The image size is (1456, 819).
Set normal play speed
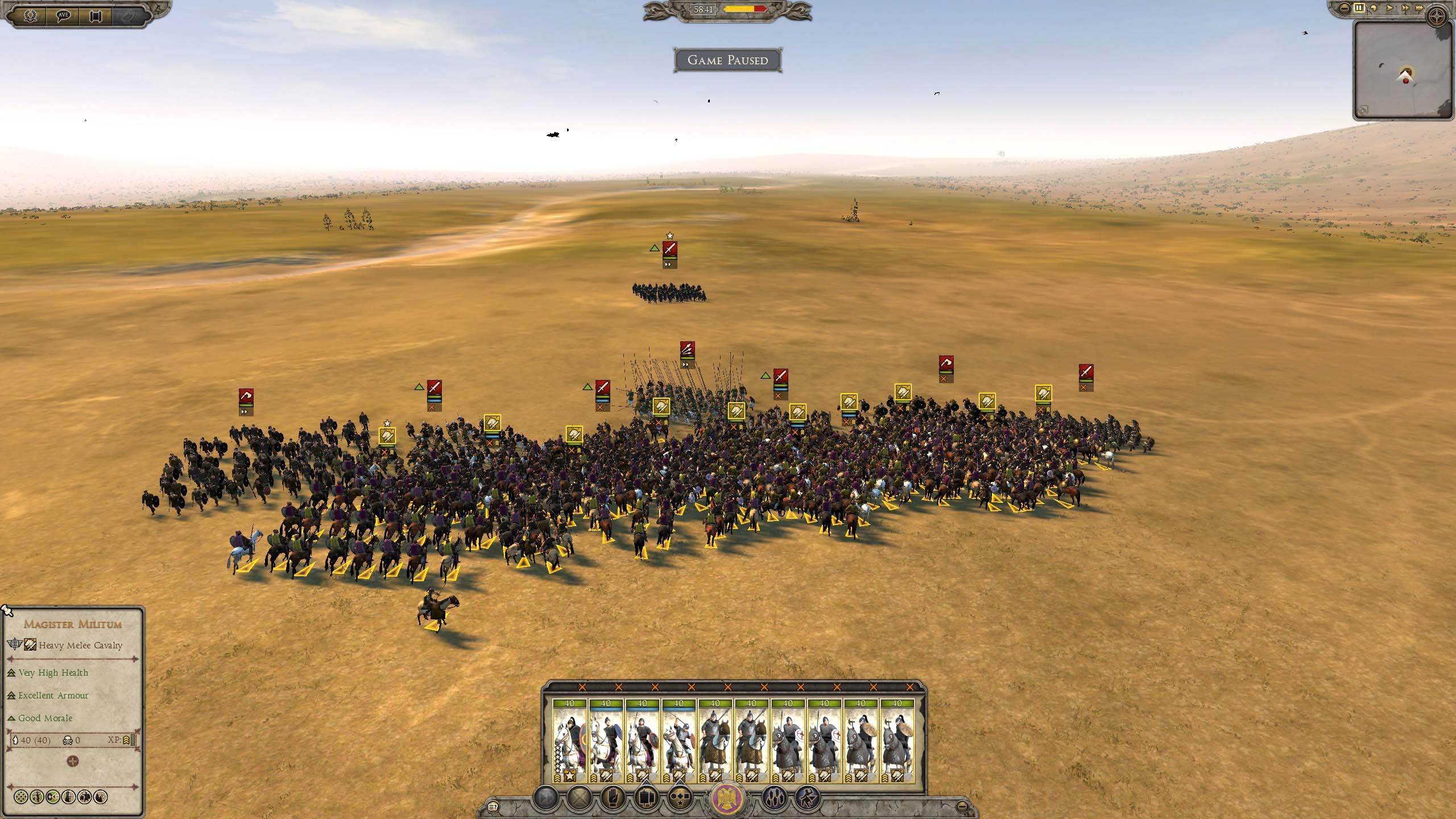click(x=1390, y=8)
